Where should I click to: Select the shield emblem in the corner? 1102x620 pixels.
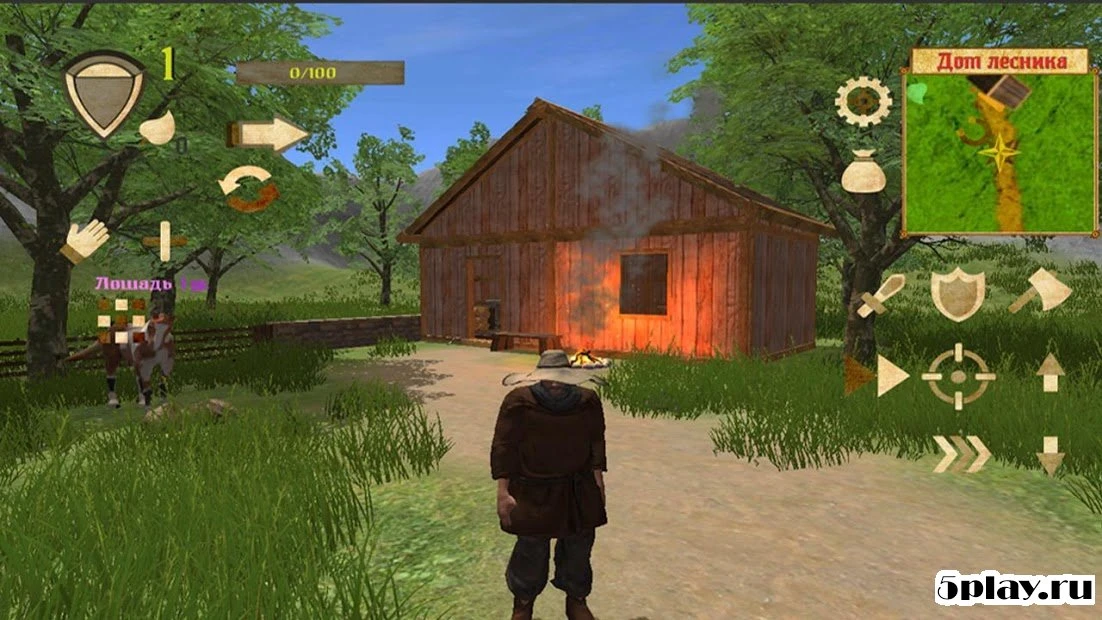click(104, 93)
